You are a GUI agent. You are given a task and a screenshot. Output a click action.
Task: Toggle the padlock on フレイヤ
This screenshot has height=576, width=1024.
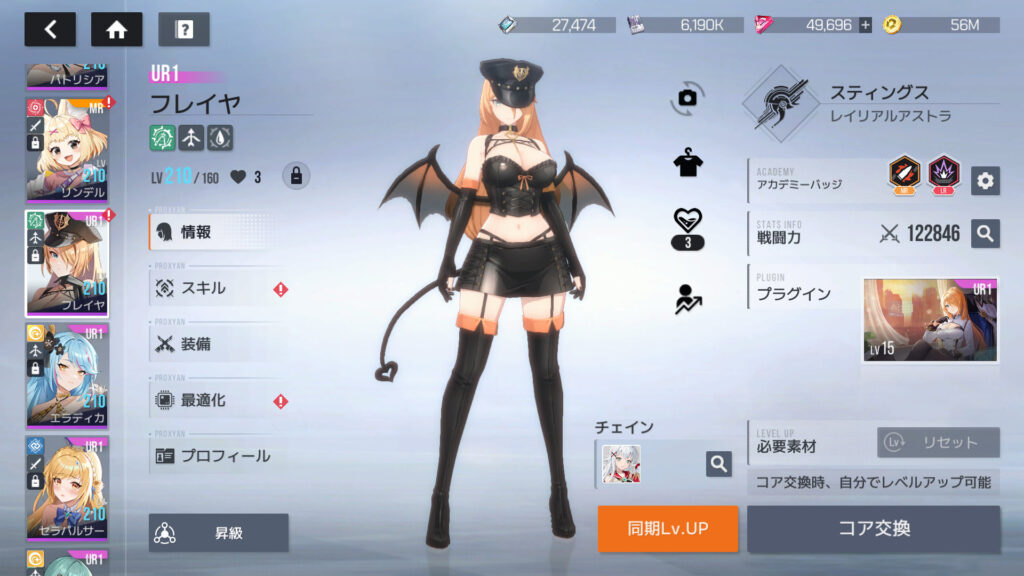pyautogui.click(x=295, y=176)
